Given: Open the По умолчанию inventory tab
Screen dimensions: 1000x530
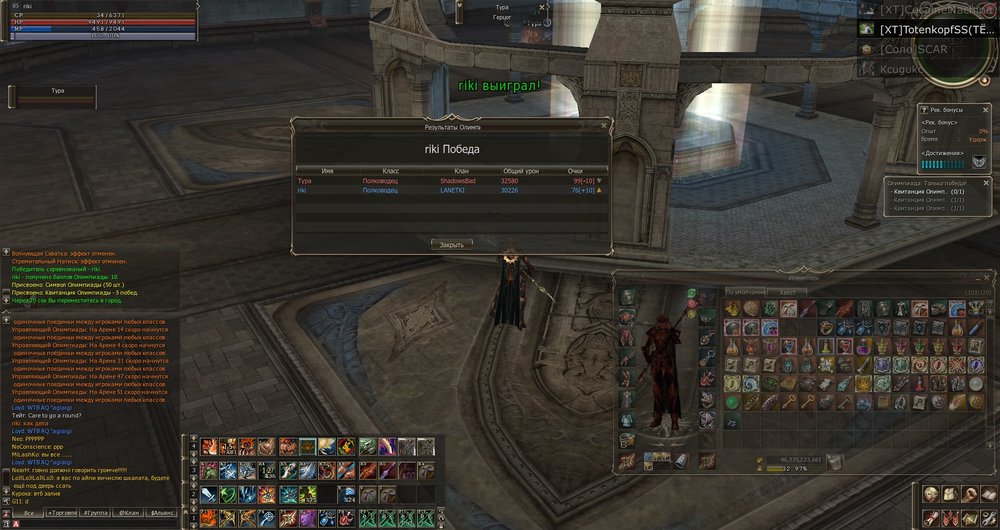Looking at the screenshot, I should pyautogui.click(x=745, y=293).
